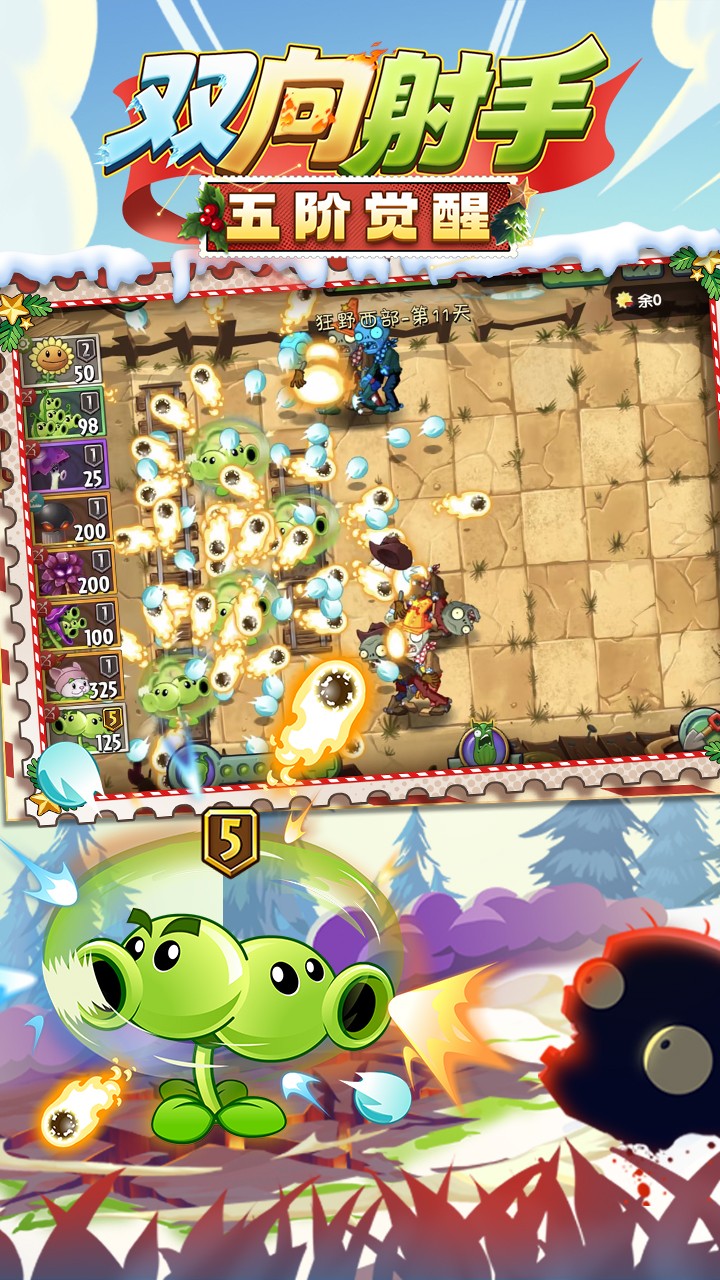Select the level 5 Split Pea seed packet
720x1280 pixels.
coord(87,730)
